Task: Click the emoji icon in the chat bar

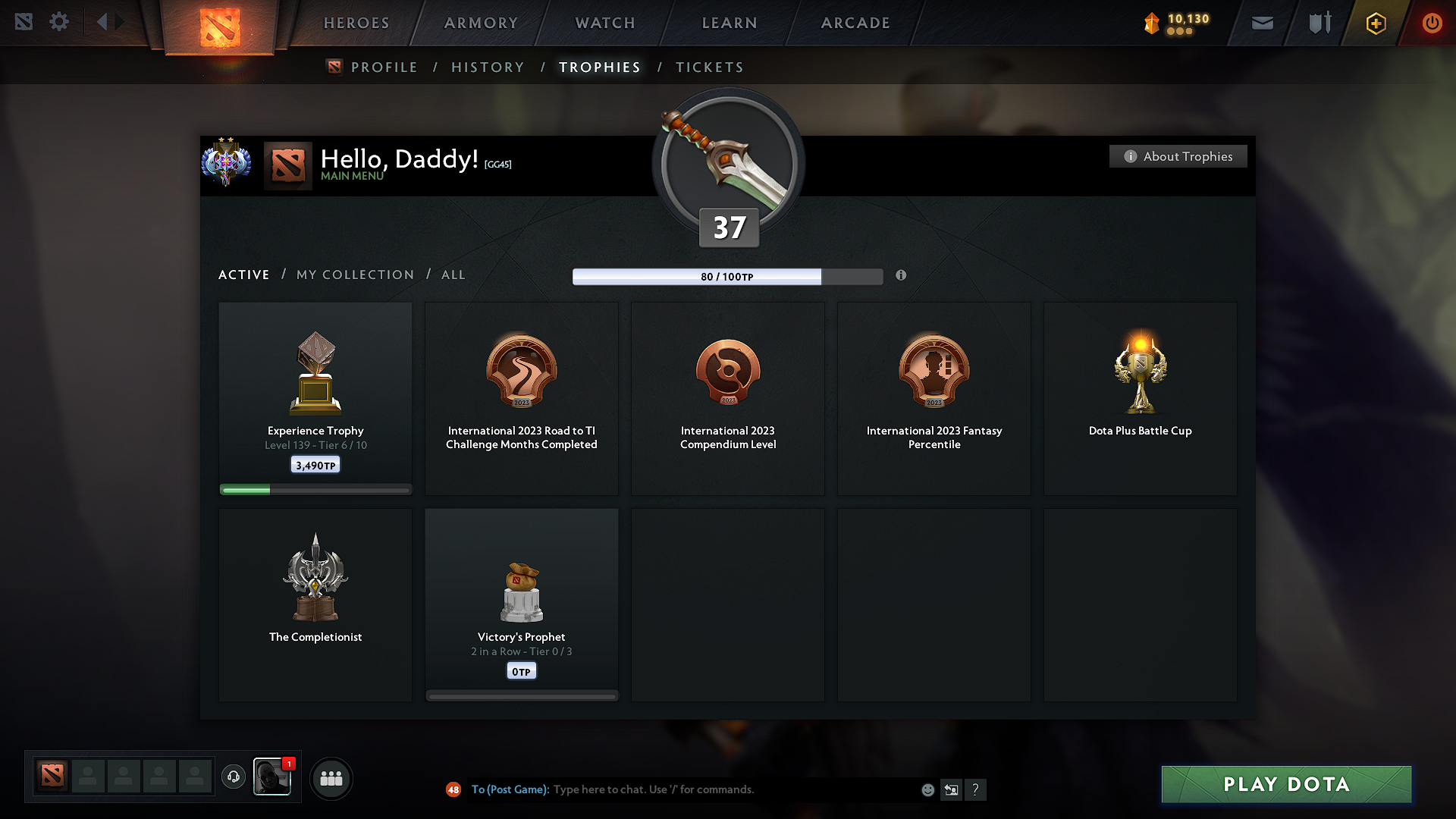Action: click(x=927, y=789)
